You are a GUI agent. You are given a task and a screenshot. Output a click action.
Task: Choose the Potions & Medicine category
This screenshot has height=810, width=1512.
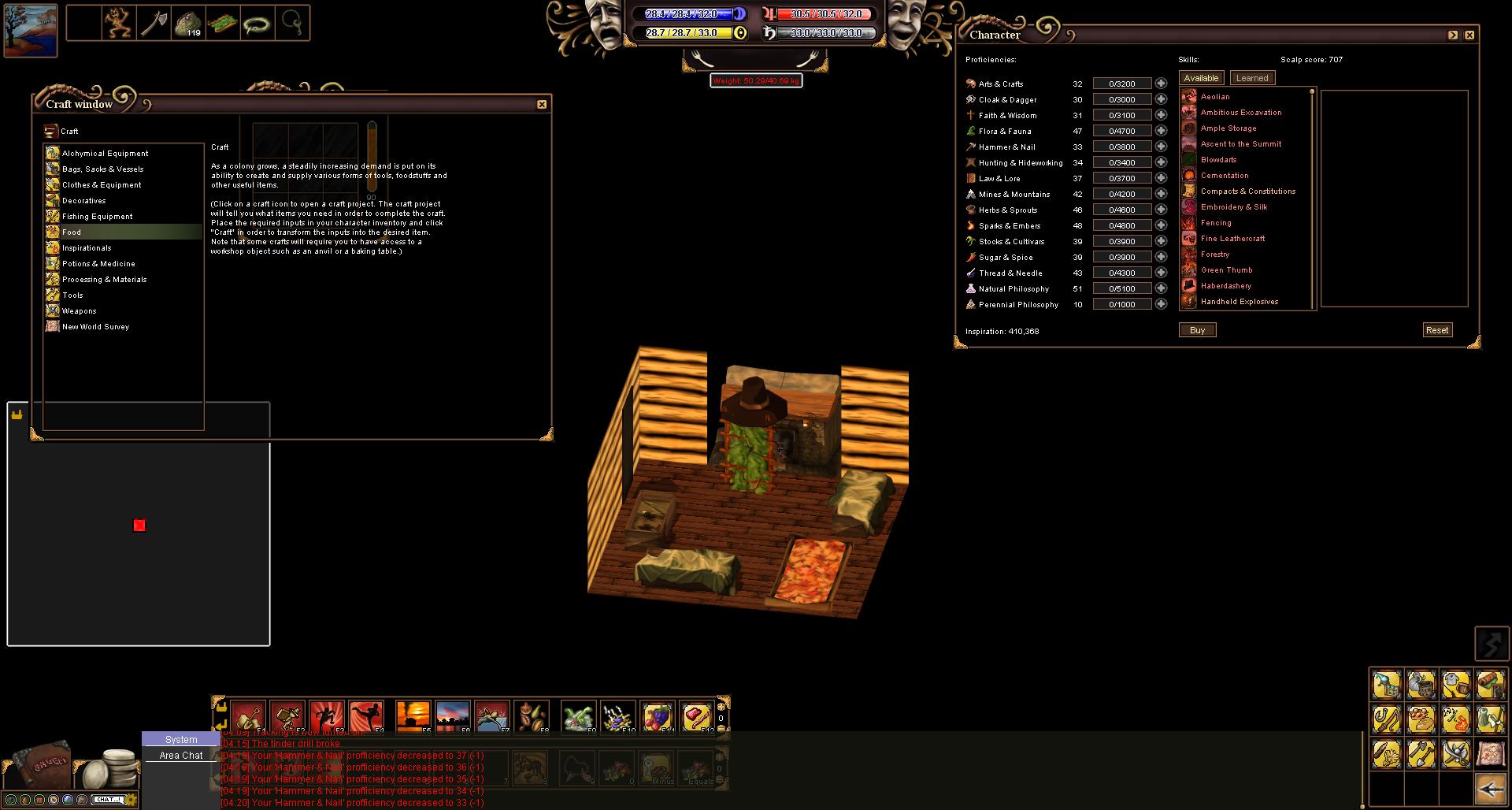98,264
